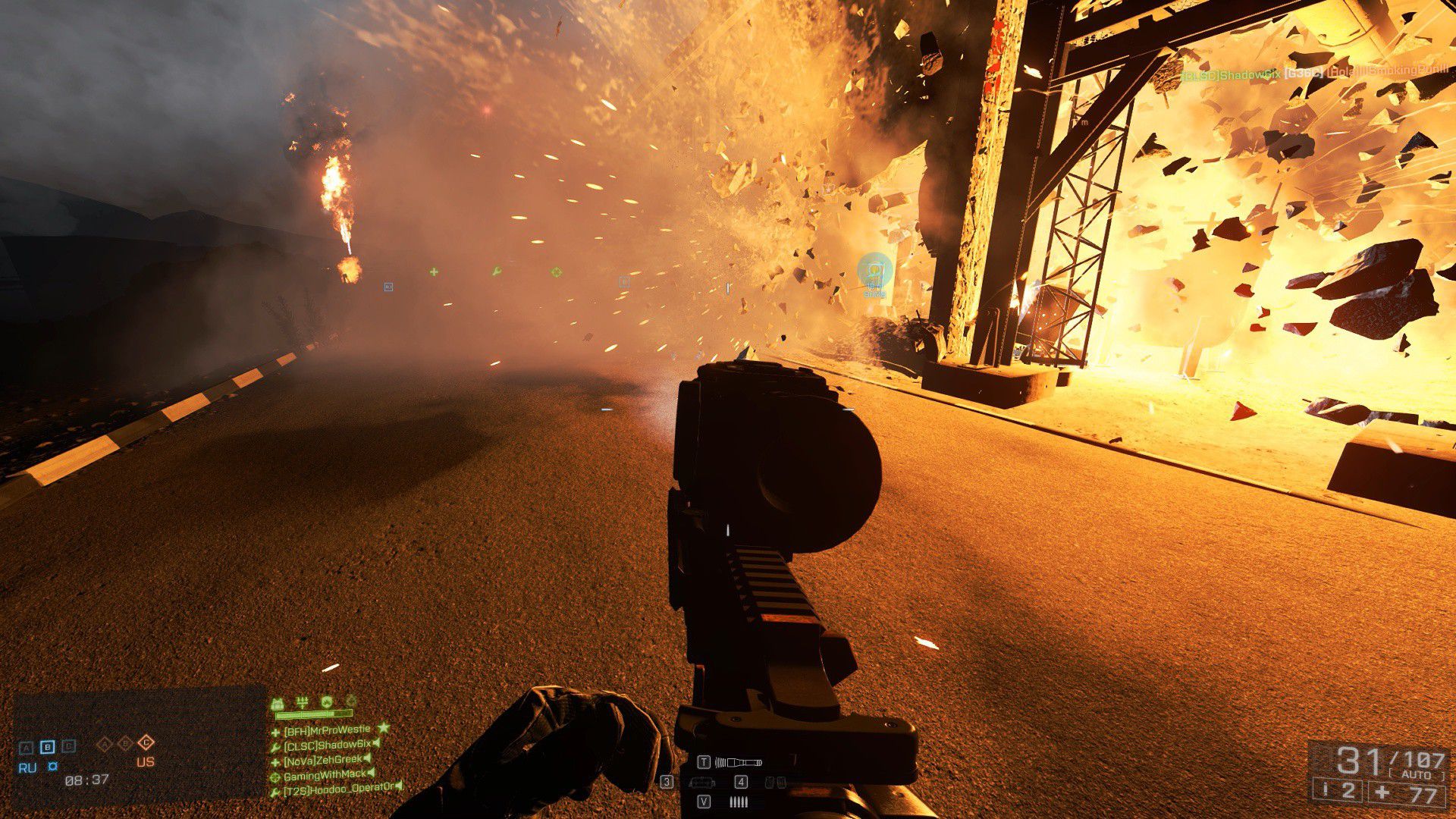The image size is (1456, 819).
Task: Choose squadmate ShadowSix in the squad list
Action: tap(327, 745)
